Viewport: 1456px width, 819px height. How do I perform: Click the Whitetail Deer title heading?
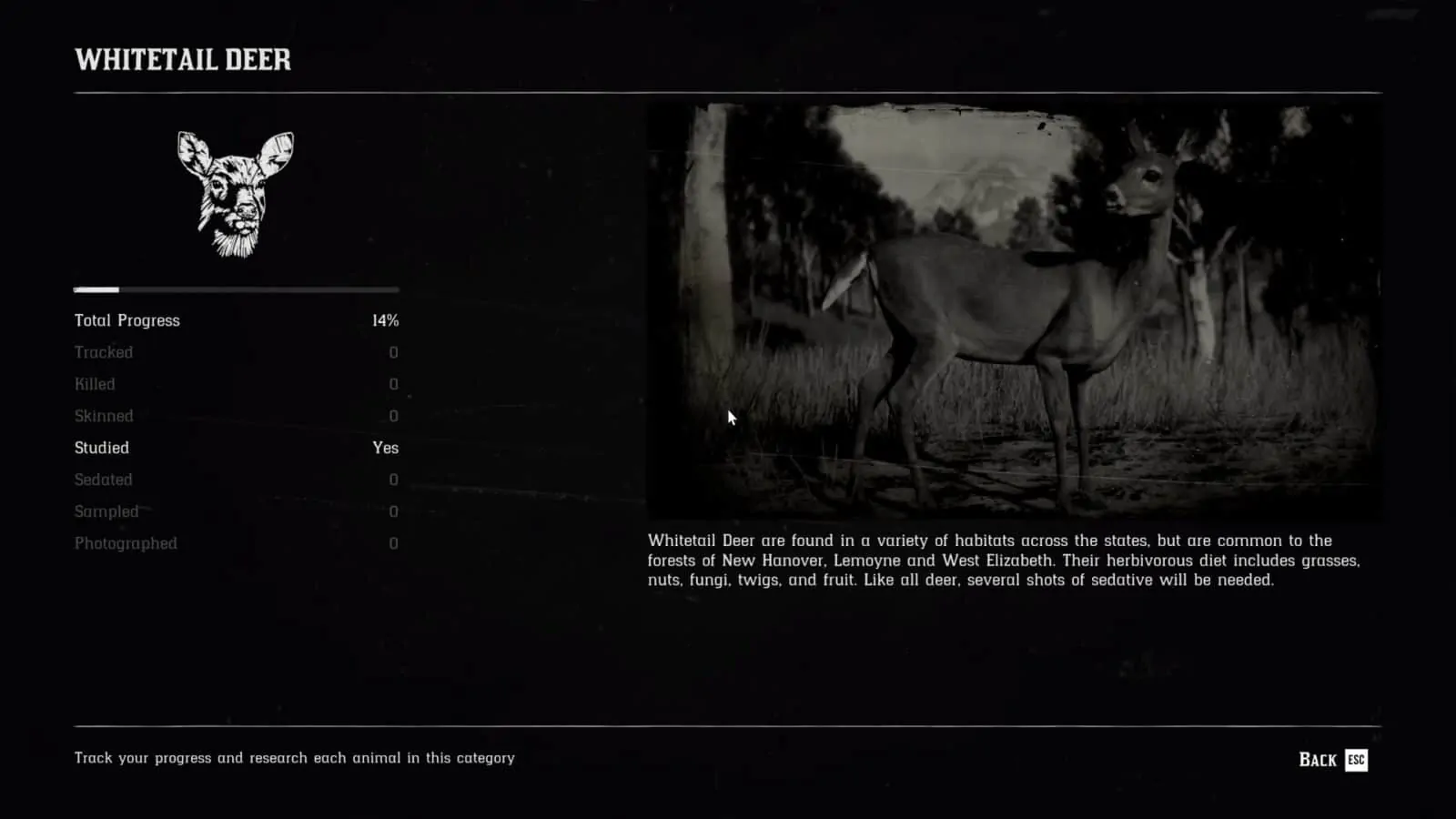(x=183, y=61)
